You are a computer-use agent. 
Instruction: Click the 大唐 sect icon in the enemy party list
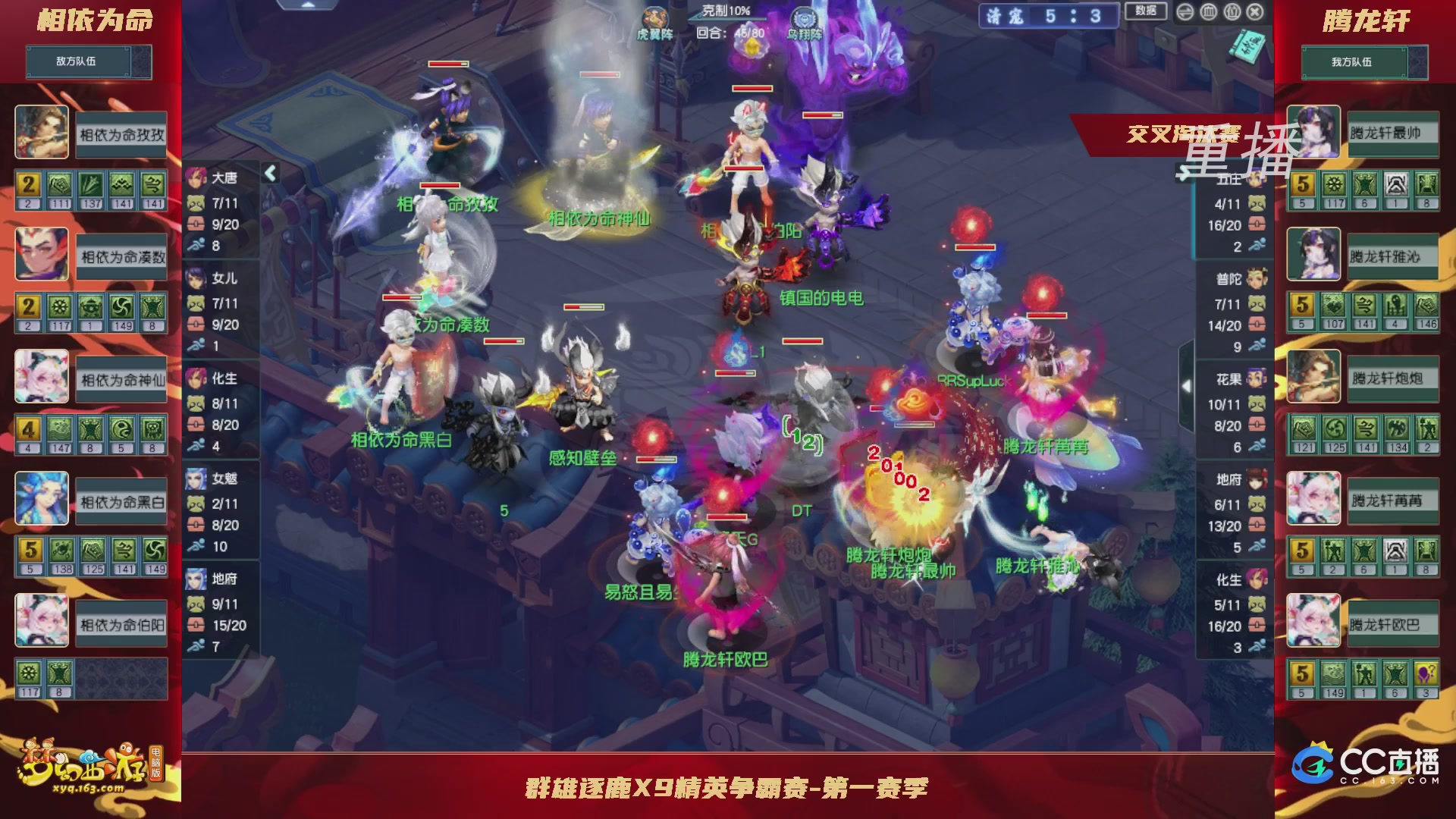tap(196, 177)
